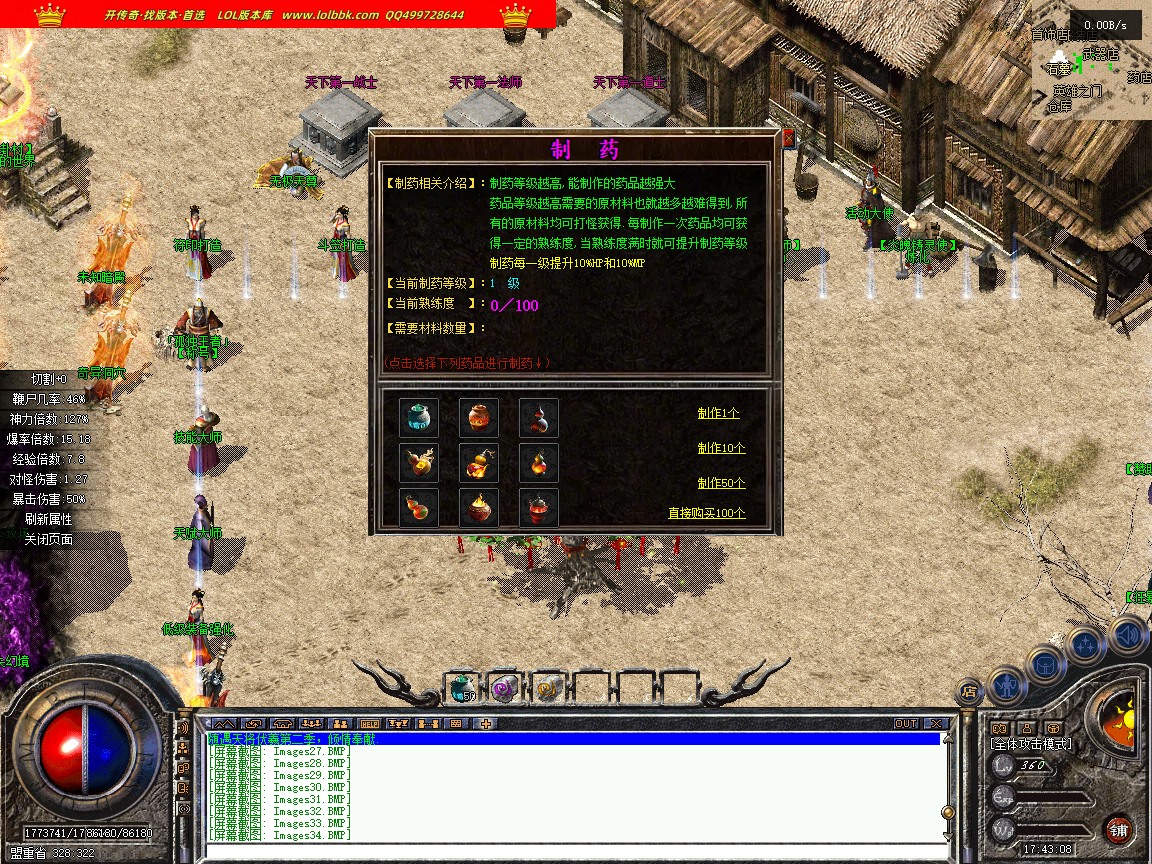Image resolution: width=1152 pixels, height=864 pixels.
Task: Open the minimap in the corner
Action: [1091, 75]
